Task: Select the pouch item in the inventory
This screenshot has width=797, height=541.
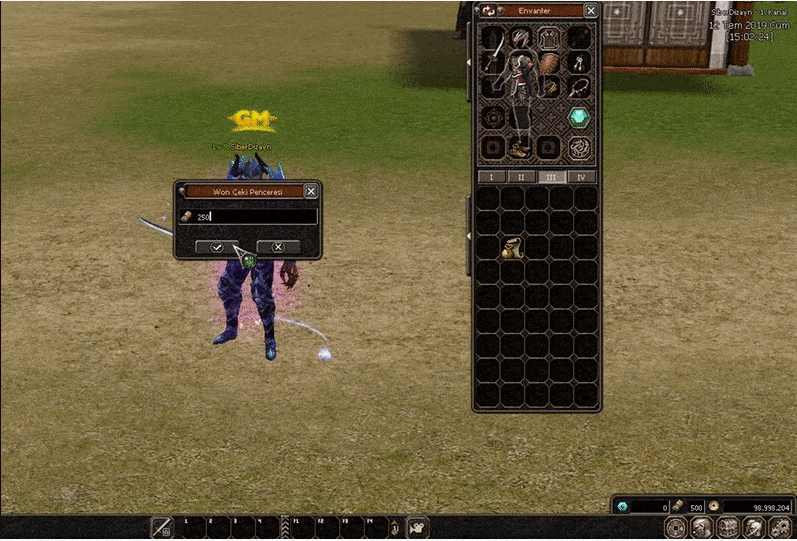Action: (512, 248)
